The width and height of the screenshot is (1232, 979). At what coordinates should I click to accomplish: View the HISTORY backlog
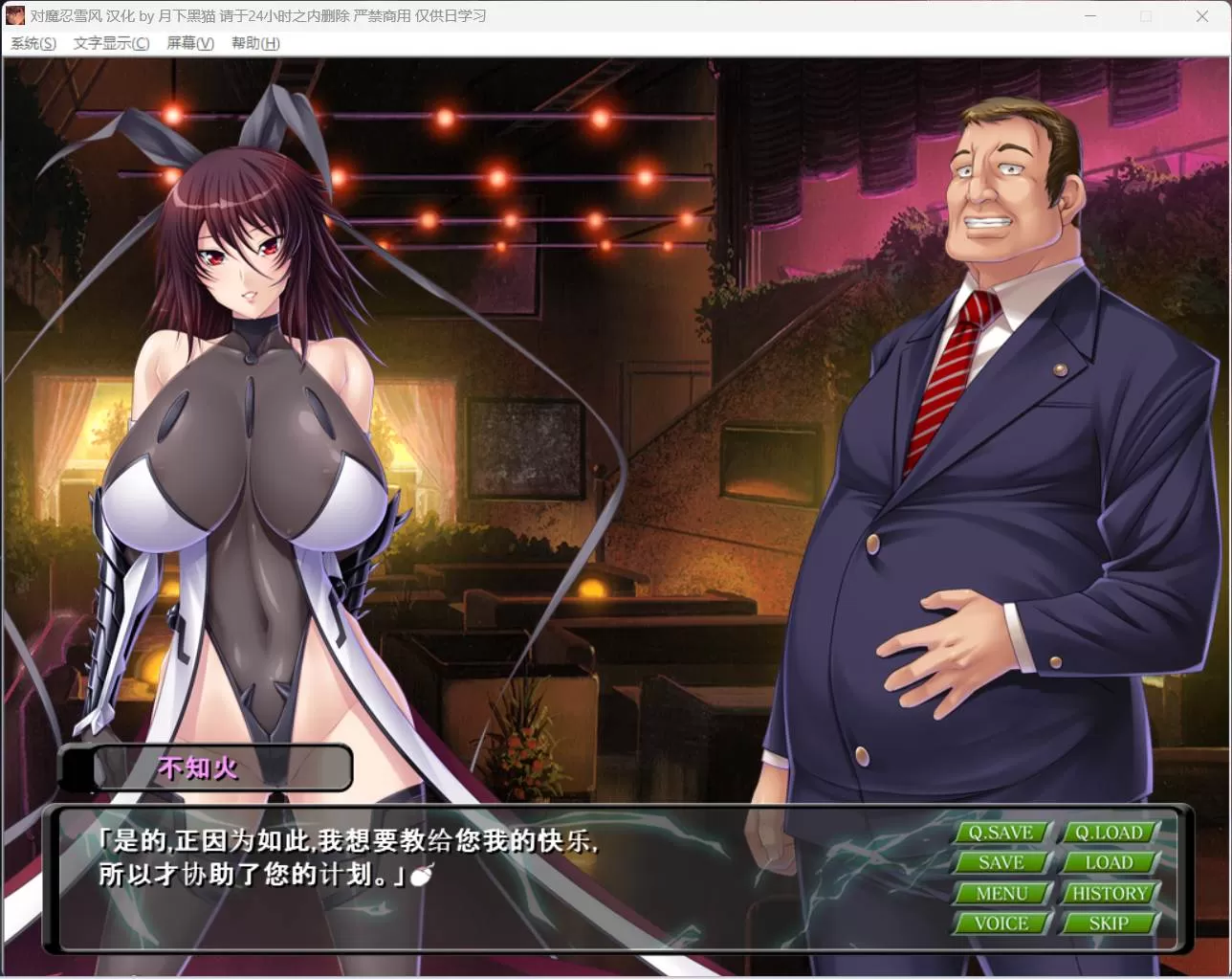1109,893
